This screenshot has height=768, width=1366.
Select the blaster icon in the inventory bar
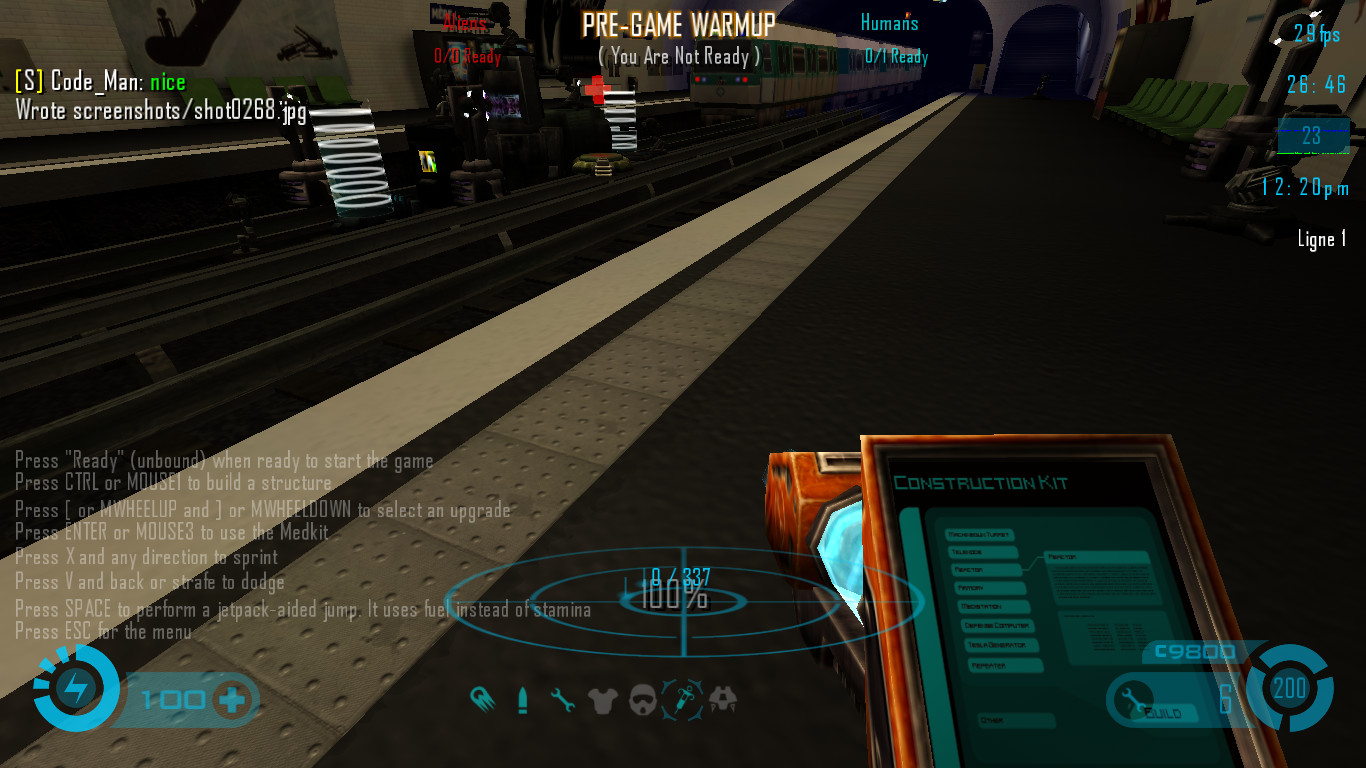[480, 698]
